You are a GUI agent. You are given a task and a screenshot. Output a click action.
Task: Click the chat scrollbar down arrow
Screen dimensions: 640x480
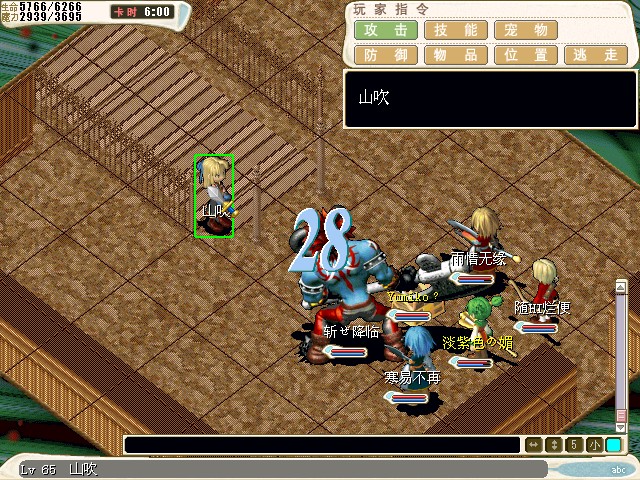621,424
